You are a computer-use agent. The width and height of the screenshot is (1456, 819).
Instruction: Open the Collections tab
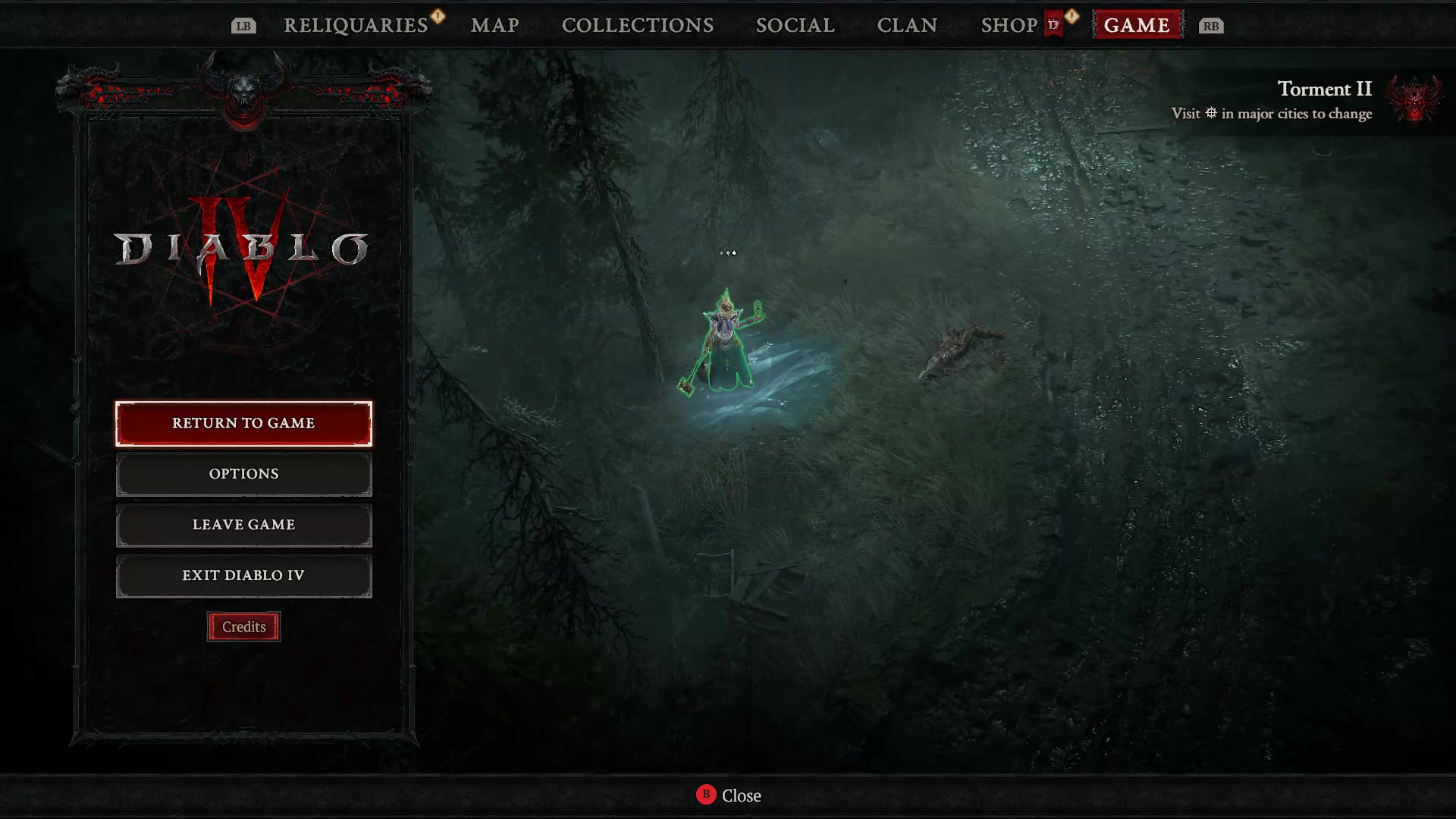click(638, 25)
